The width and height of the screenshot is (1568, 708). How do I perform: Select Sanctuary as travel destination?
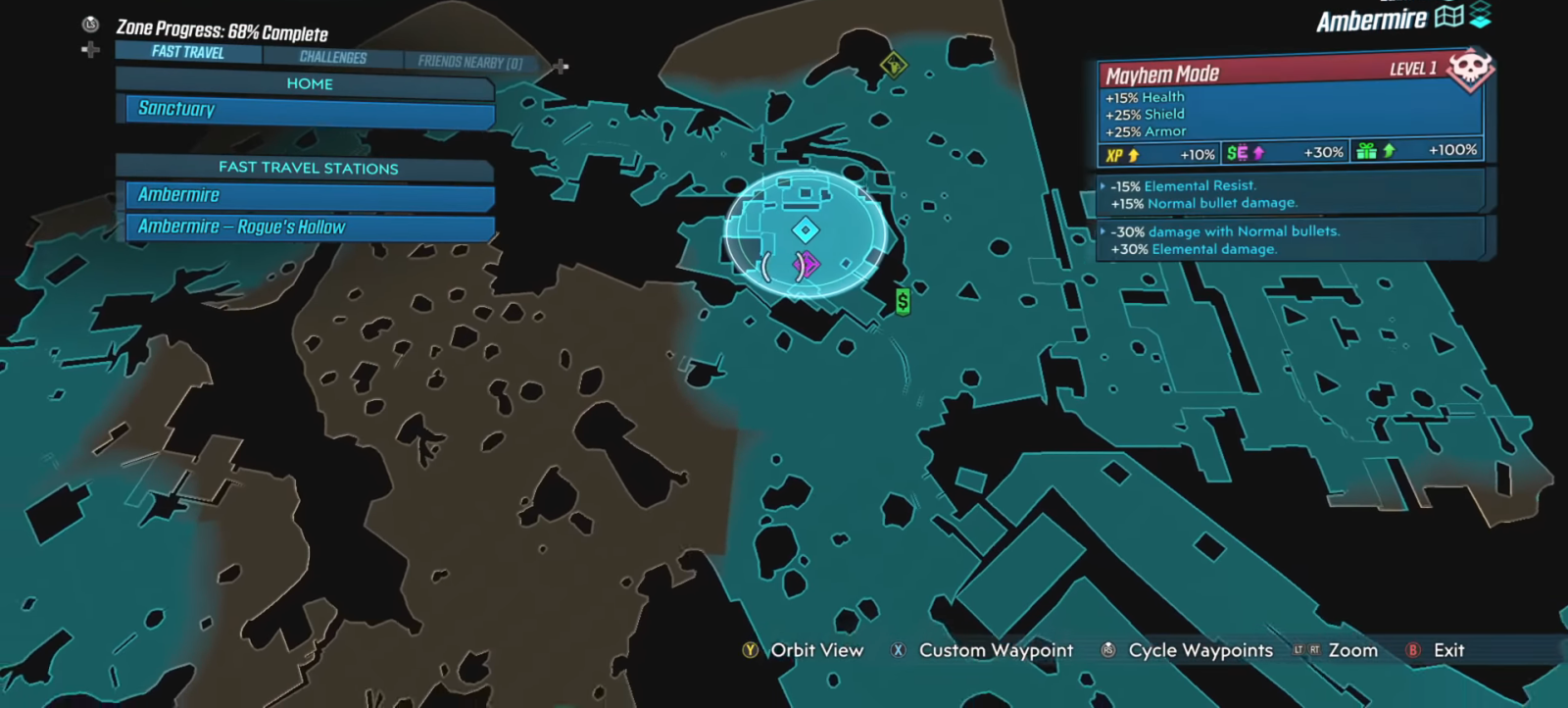pyautogui.click(x=309, y=110)
